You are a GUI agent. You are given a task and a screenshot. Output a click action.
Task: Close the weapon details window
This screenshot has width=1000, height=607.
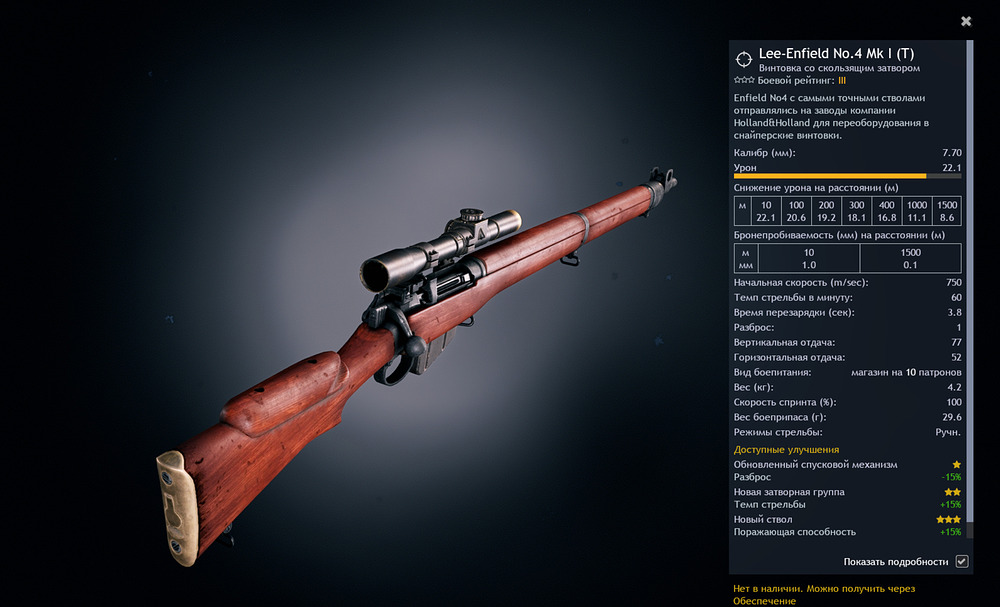[x=966, y=21]
